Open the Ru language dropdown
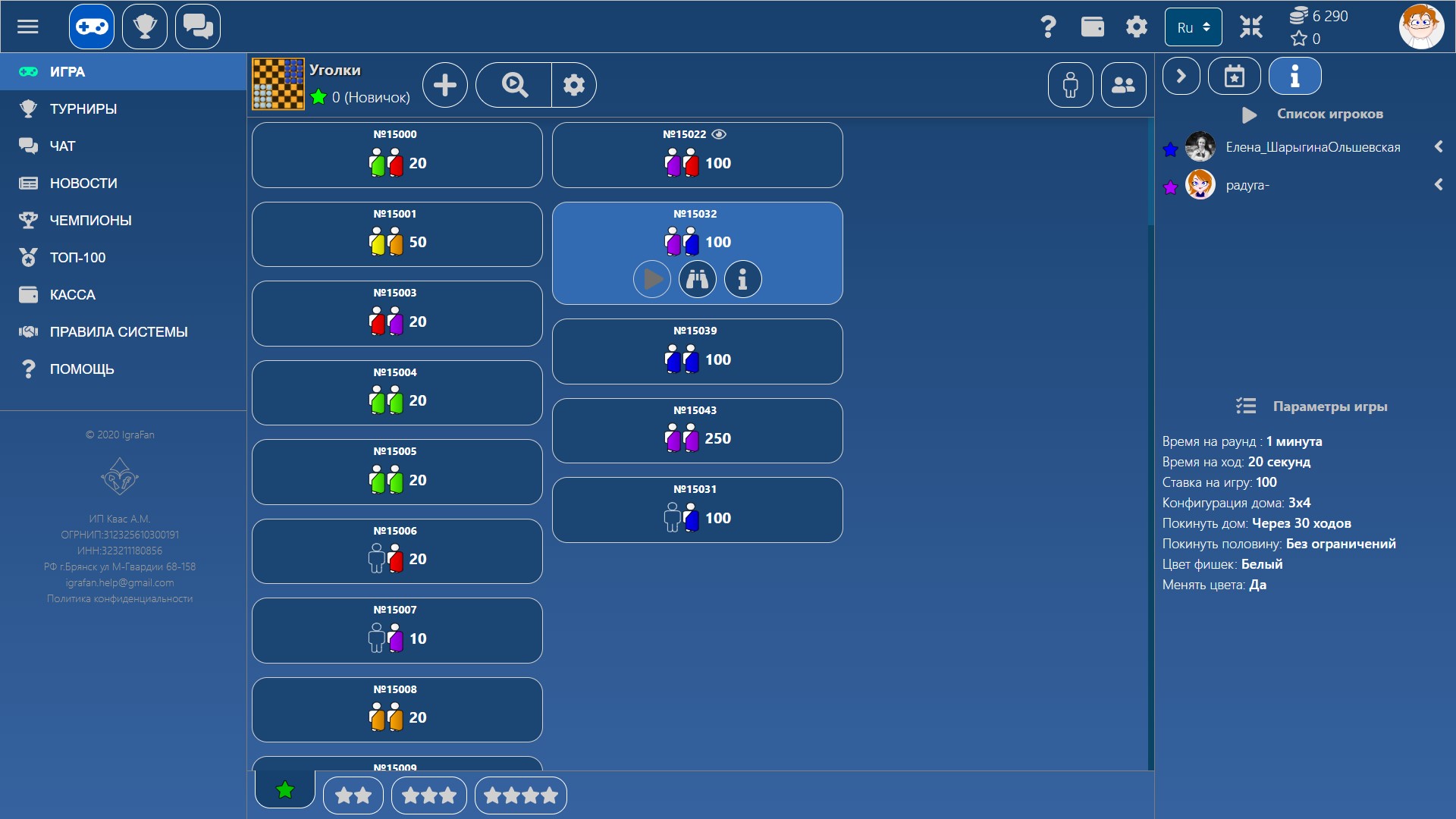This screenshot has height=819, width=1456. tap(1192, 27)
